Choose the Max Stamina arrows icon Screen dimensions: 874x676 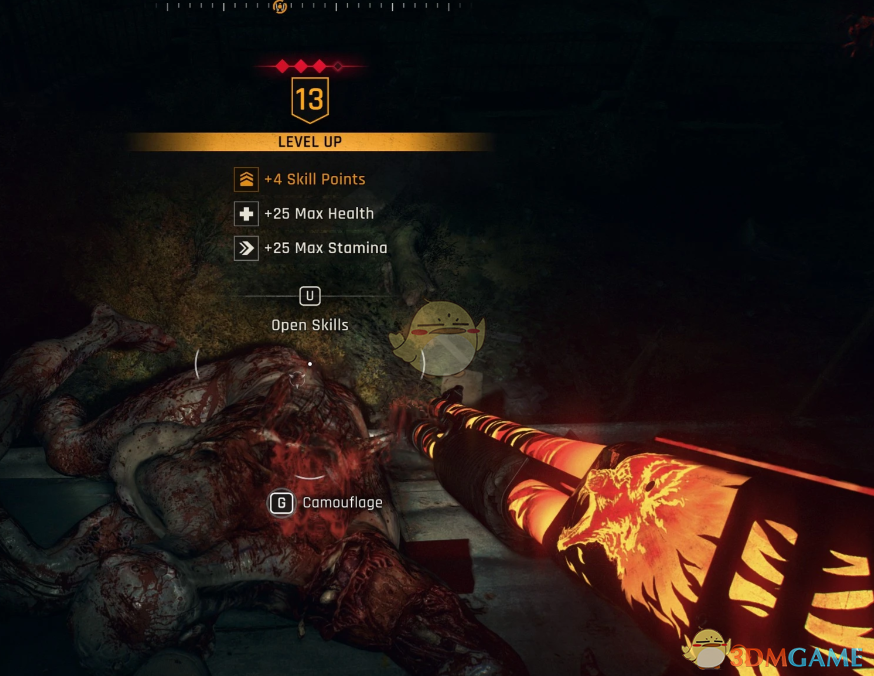(246, 248)
